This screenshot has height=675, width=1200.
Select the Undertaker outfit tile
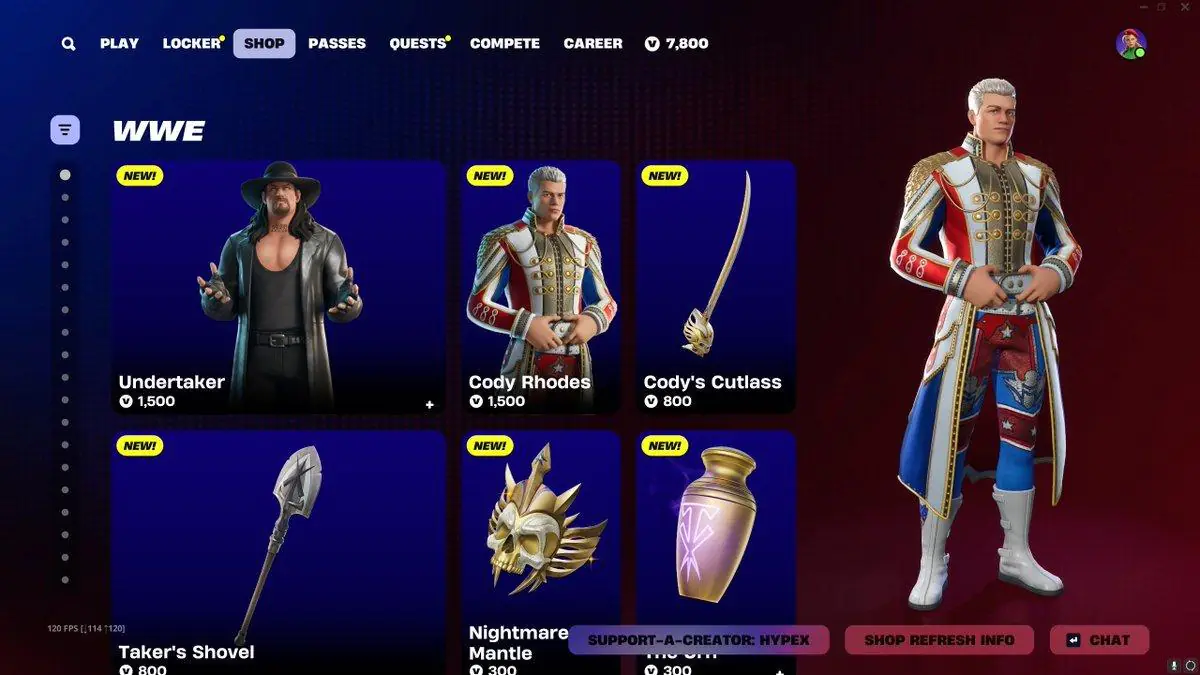click(278, 286)
